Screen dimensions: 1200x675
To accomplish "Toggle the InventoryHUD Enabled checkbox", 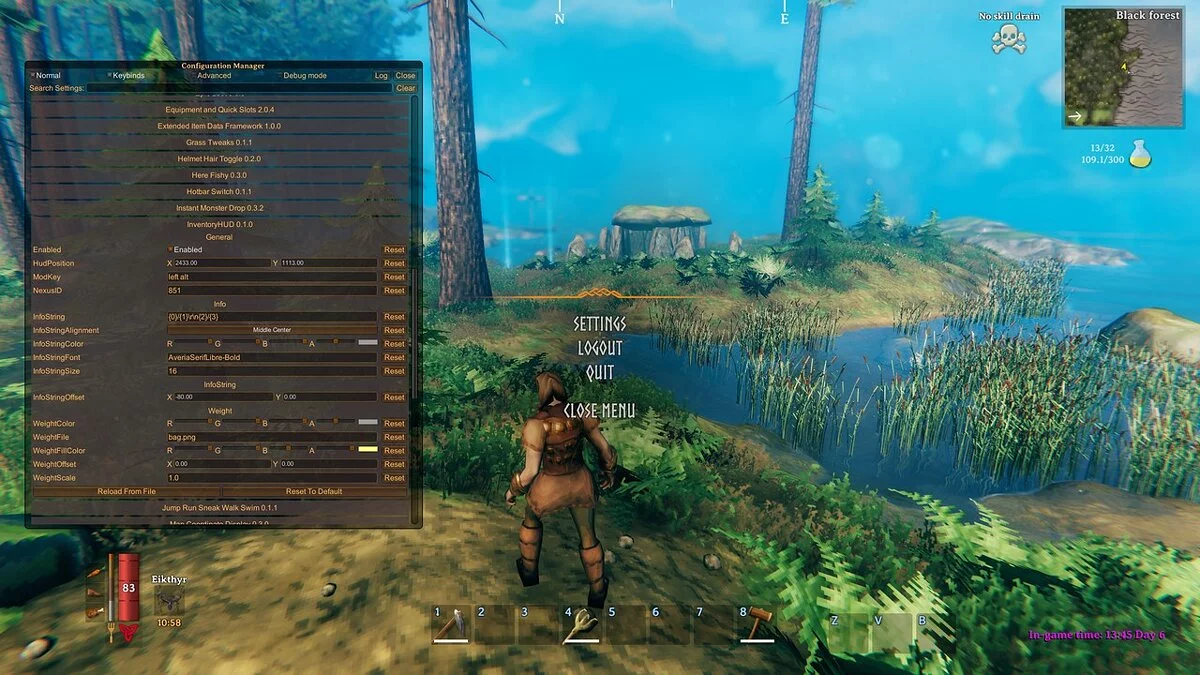I will (170, 250).
